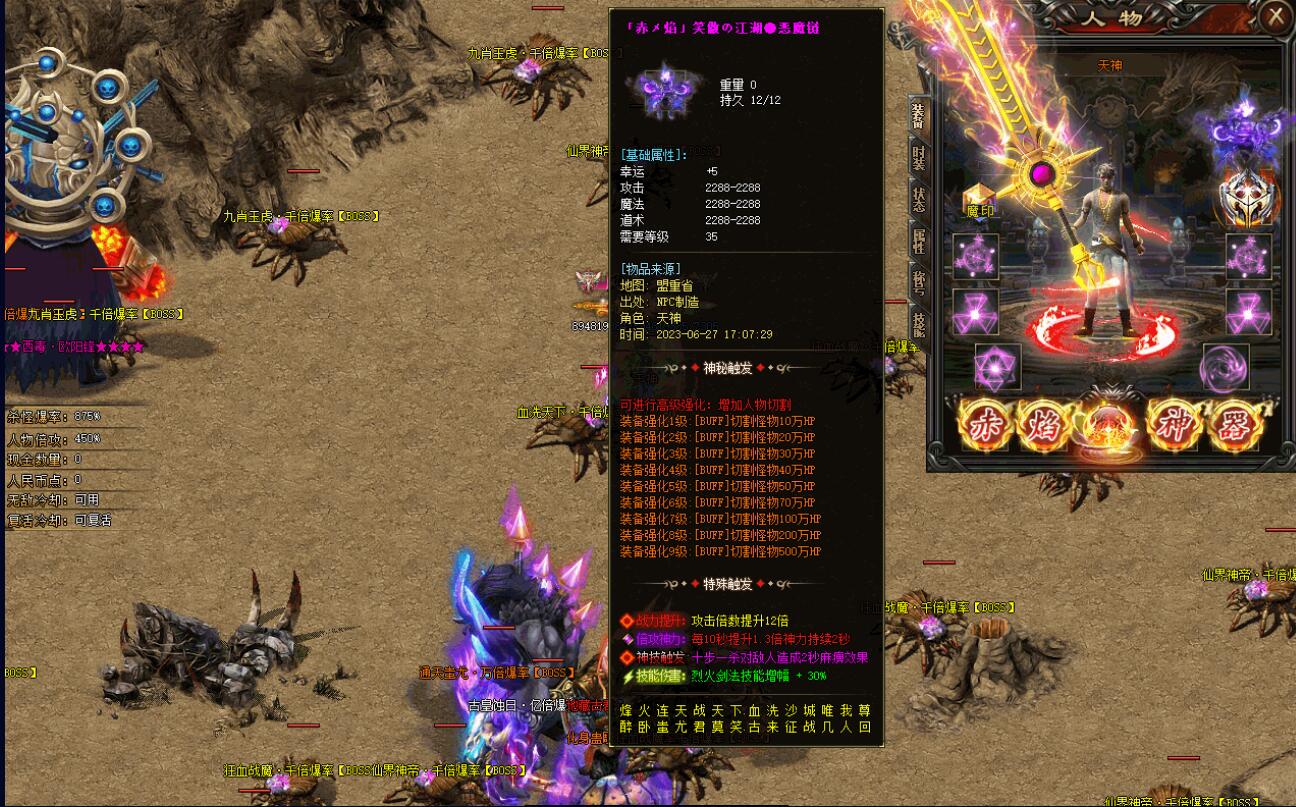1296x807 pixels.
Task: Select the purple swirl equipment slot
Action: pyautogui.click(x=1225, y=367)
